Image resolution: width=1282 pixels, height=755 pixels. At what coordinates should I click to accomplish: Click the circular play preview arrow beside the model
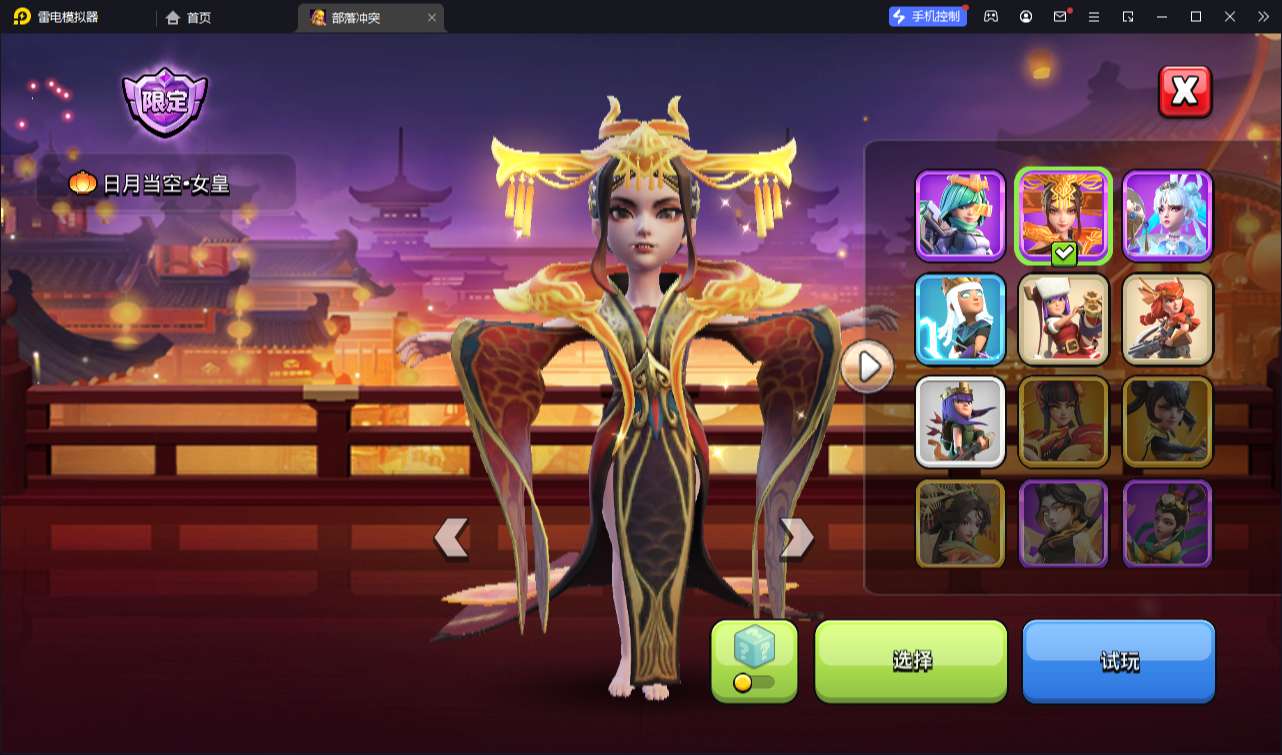point(867,367)
